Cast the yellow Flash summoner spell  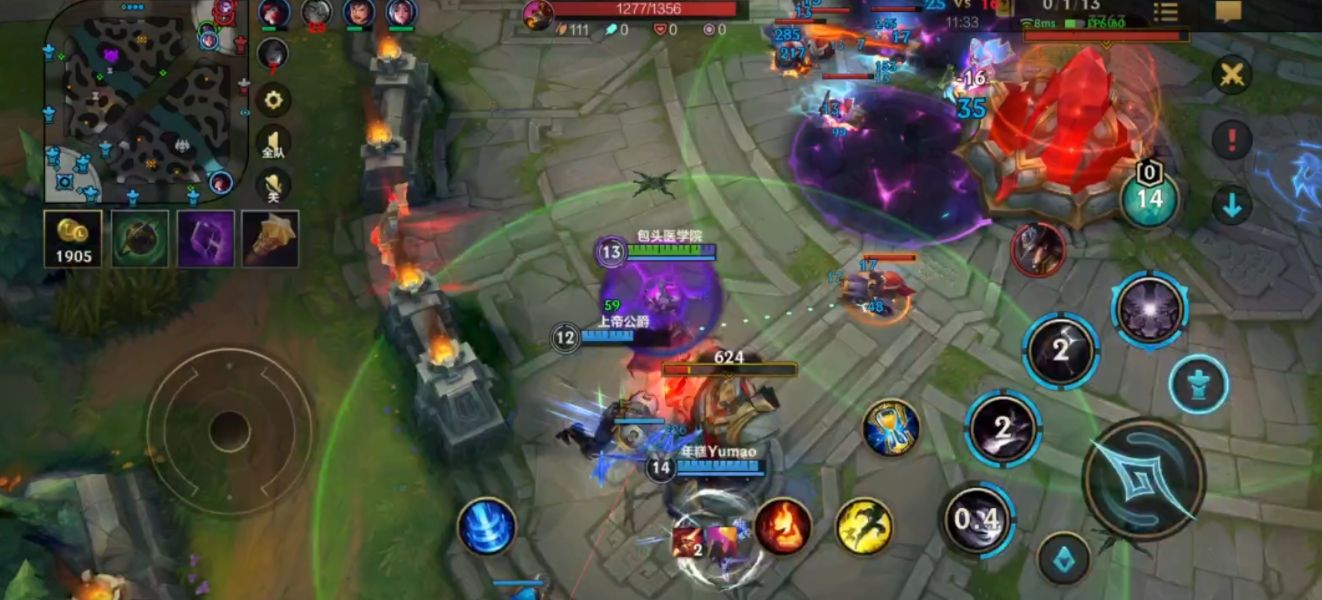point(864,526)
